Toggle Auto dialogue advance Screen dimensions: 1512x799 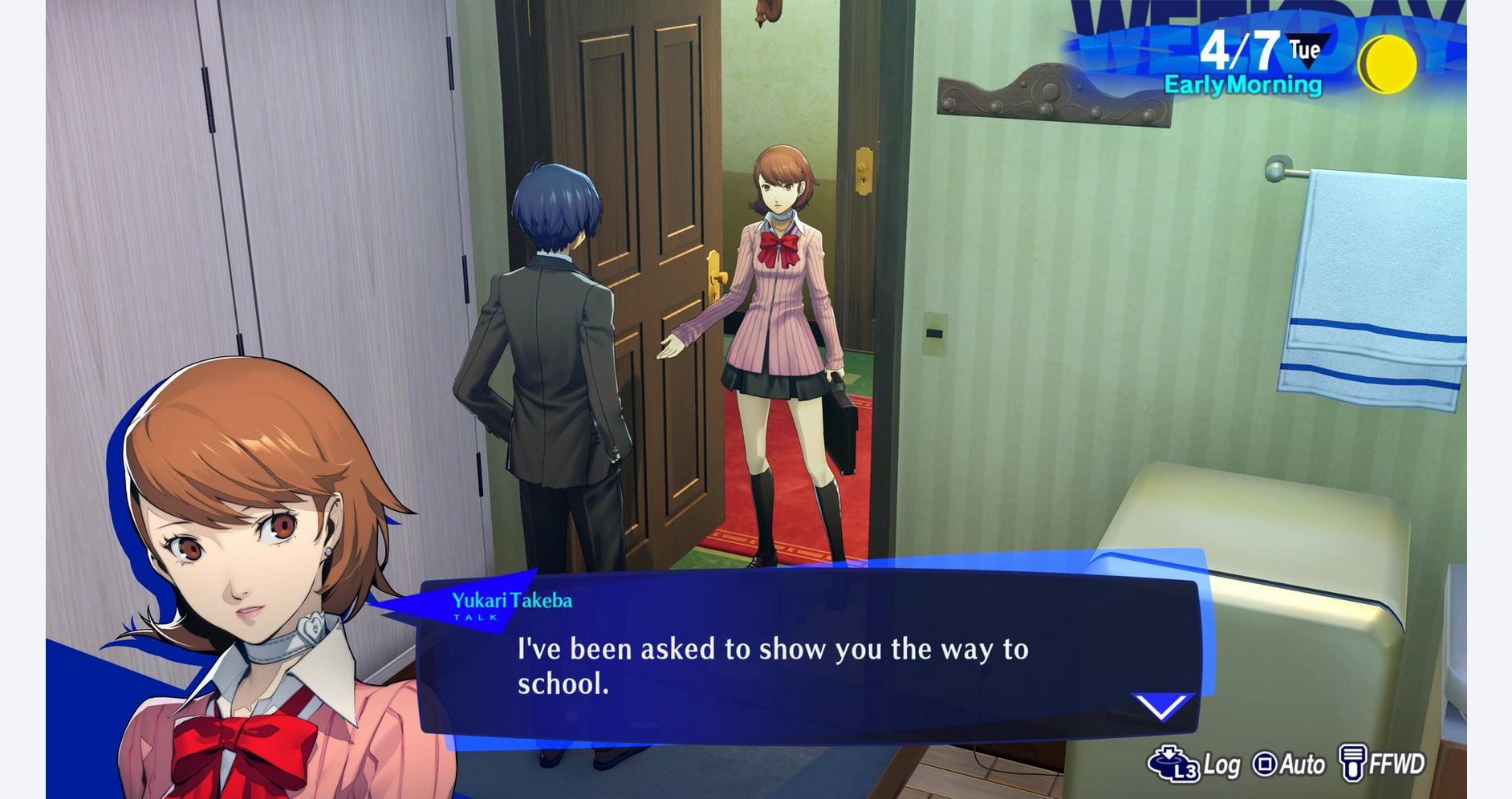1289,765
